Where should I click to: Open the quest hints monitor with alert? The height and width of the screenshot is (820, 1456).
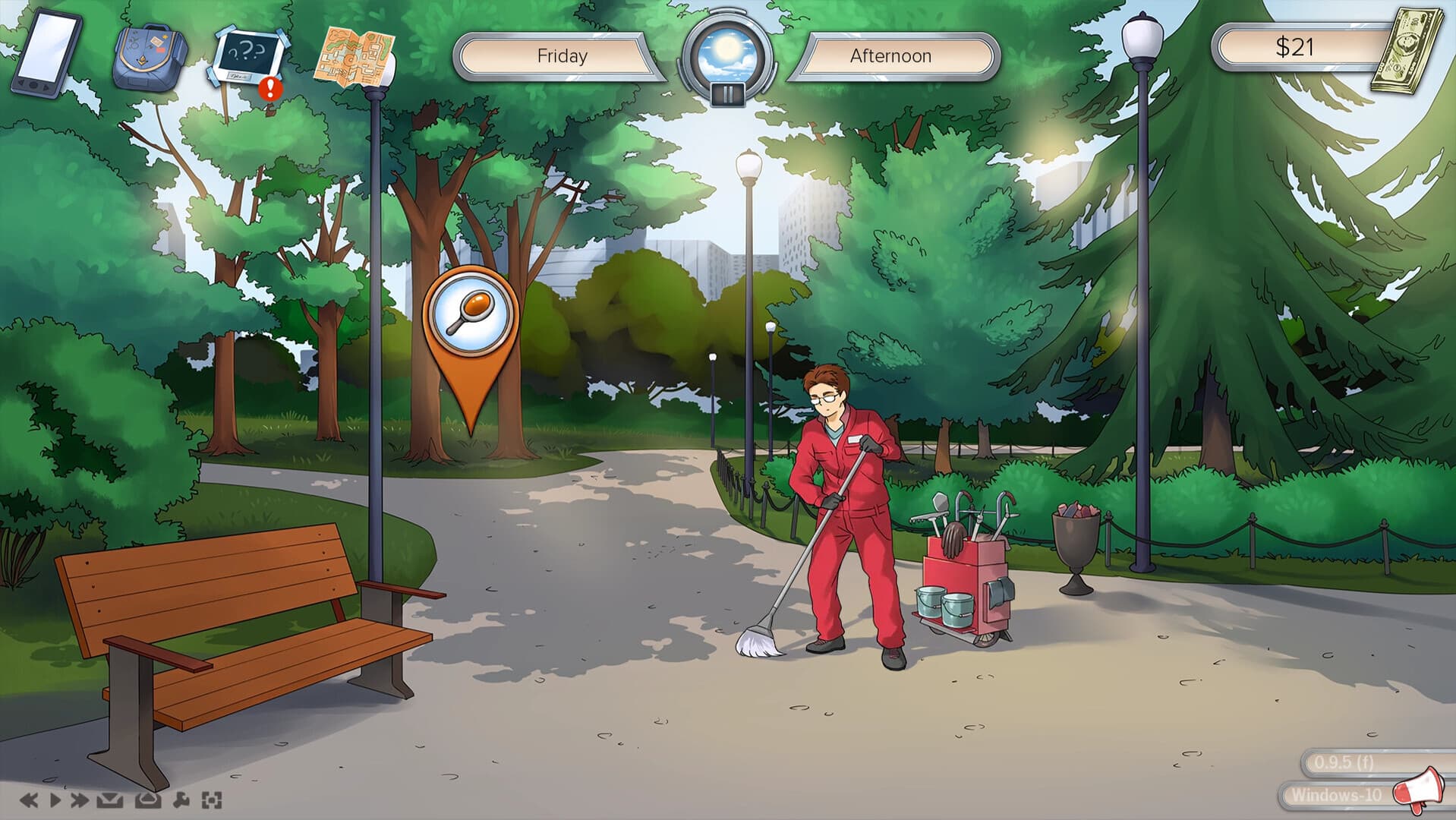tap(248, 57)
